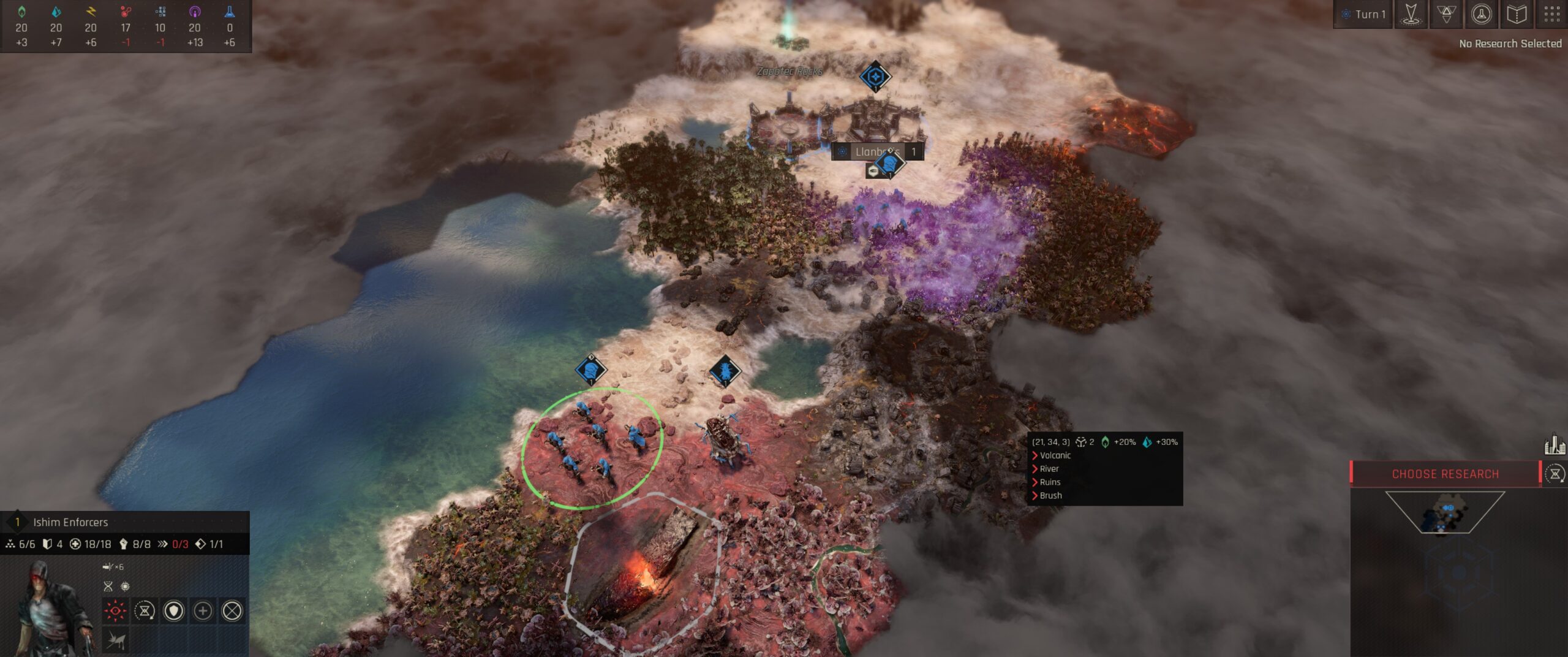Click the Turn 1 indicator button
This screenshot has height=657, width=1568.
point(1363,14)
